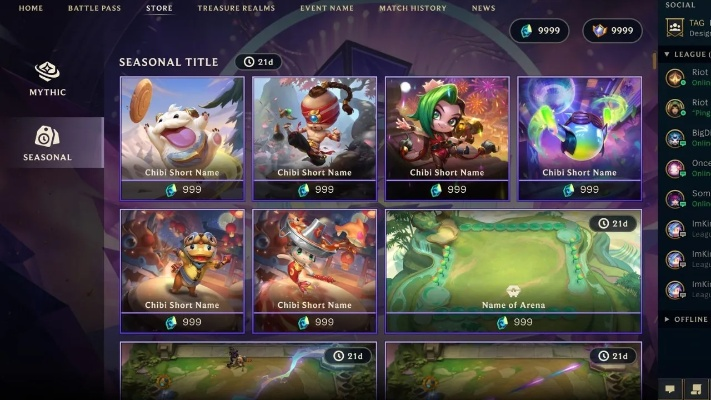Viewport: 711px width, 400px height.
Task: Click the teal gem currency balance
Action: pyautogui.click(x=540, y=31)
